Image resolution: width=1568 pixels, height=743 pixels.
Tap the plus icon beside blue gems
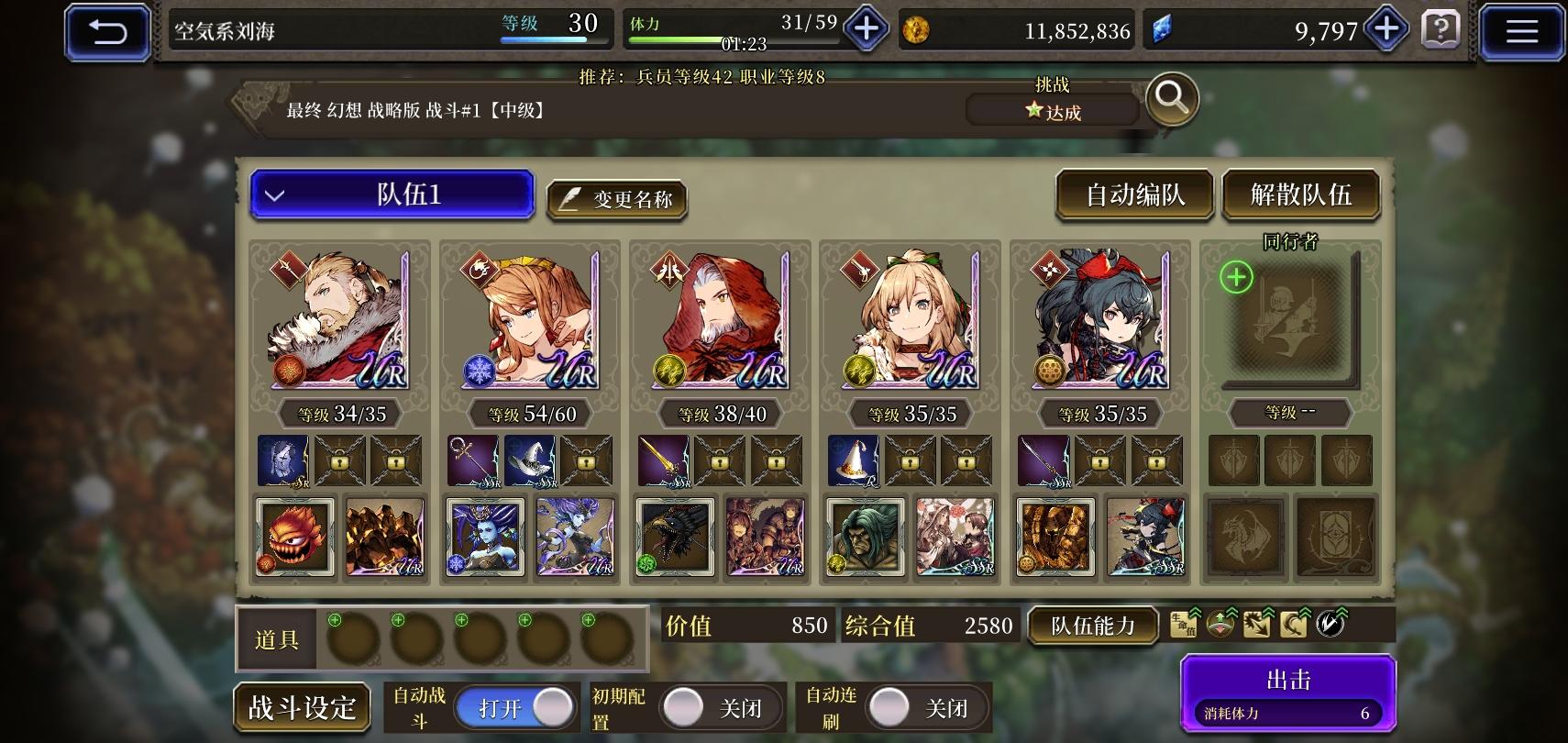1385,28
